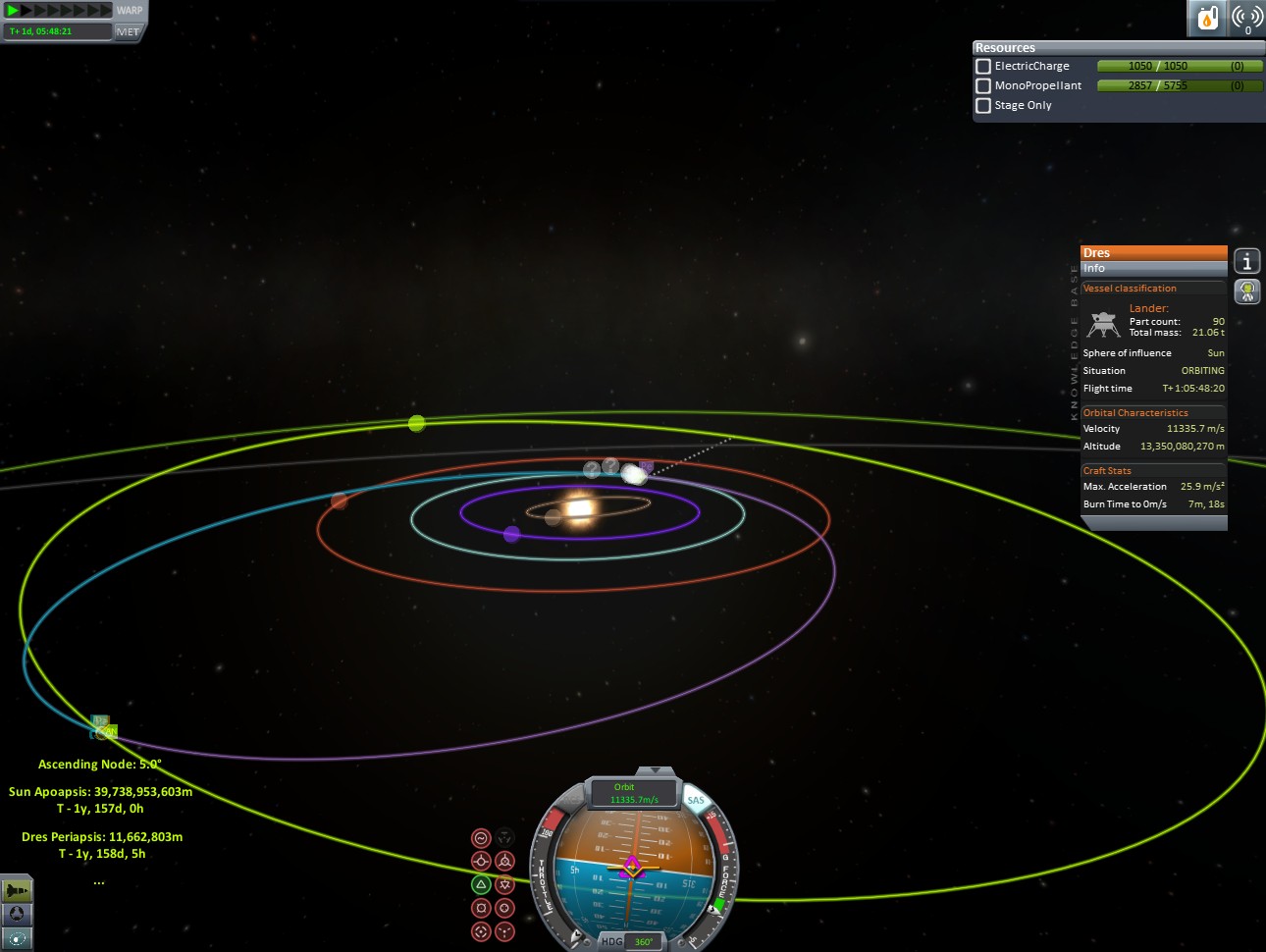Click the blue circular aperture map button
This screenshot has height=952, width=1266.
[17, 914]
